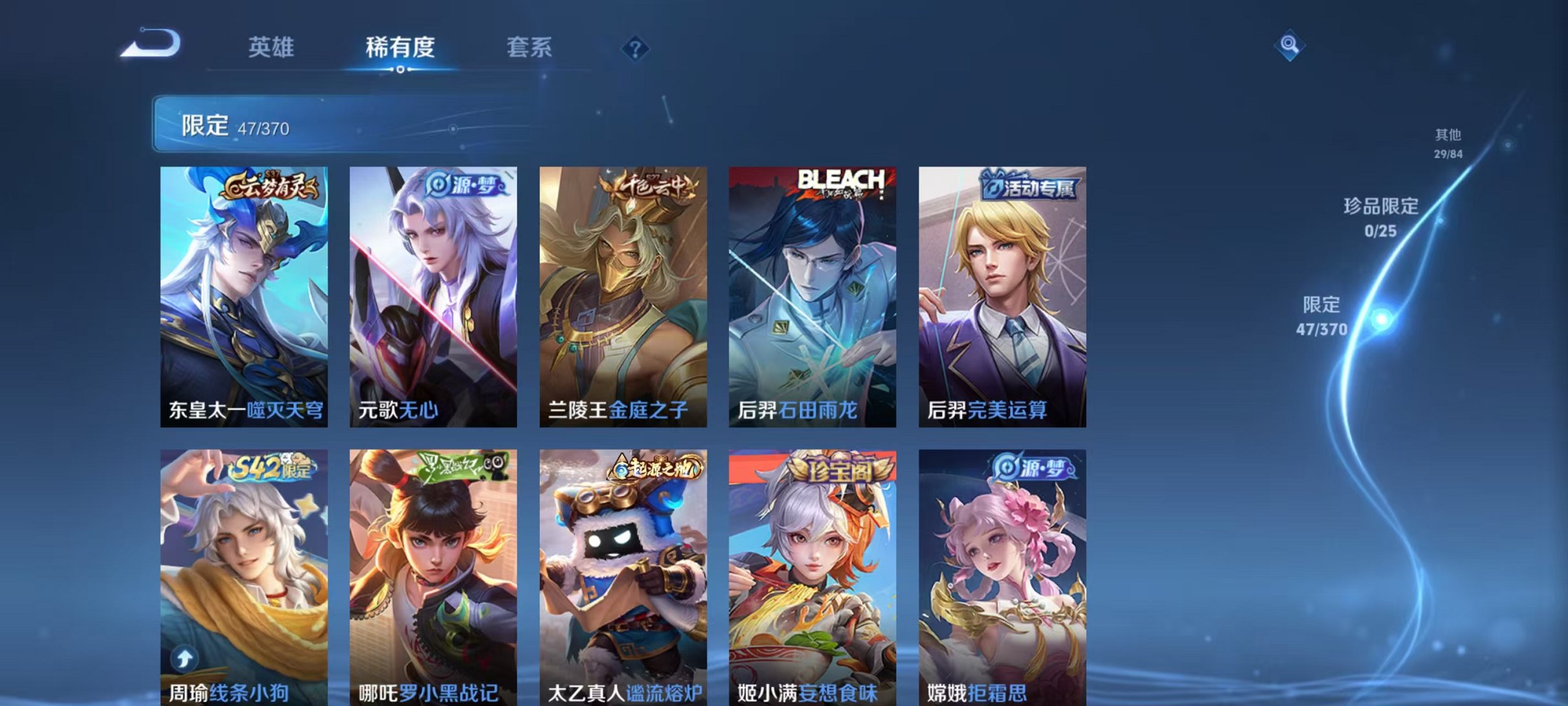Switch to the 英雄 tab
The height and width of the screenshot is (706, 1568).
coord(272,48)
